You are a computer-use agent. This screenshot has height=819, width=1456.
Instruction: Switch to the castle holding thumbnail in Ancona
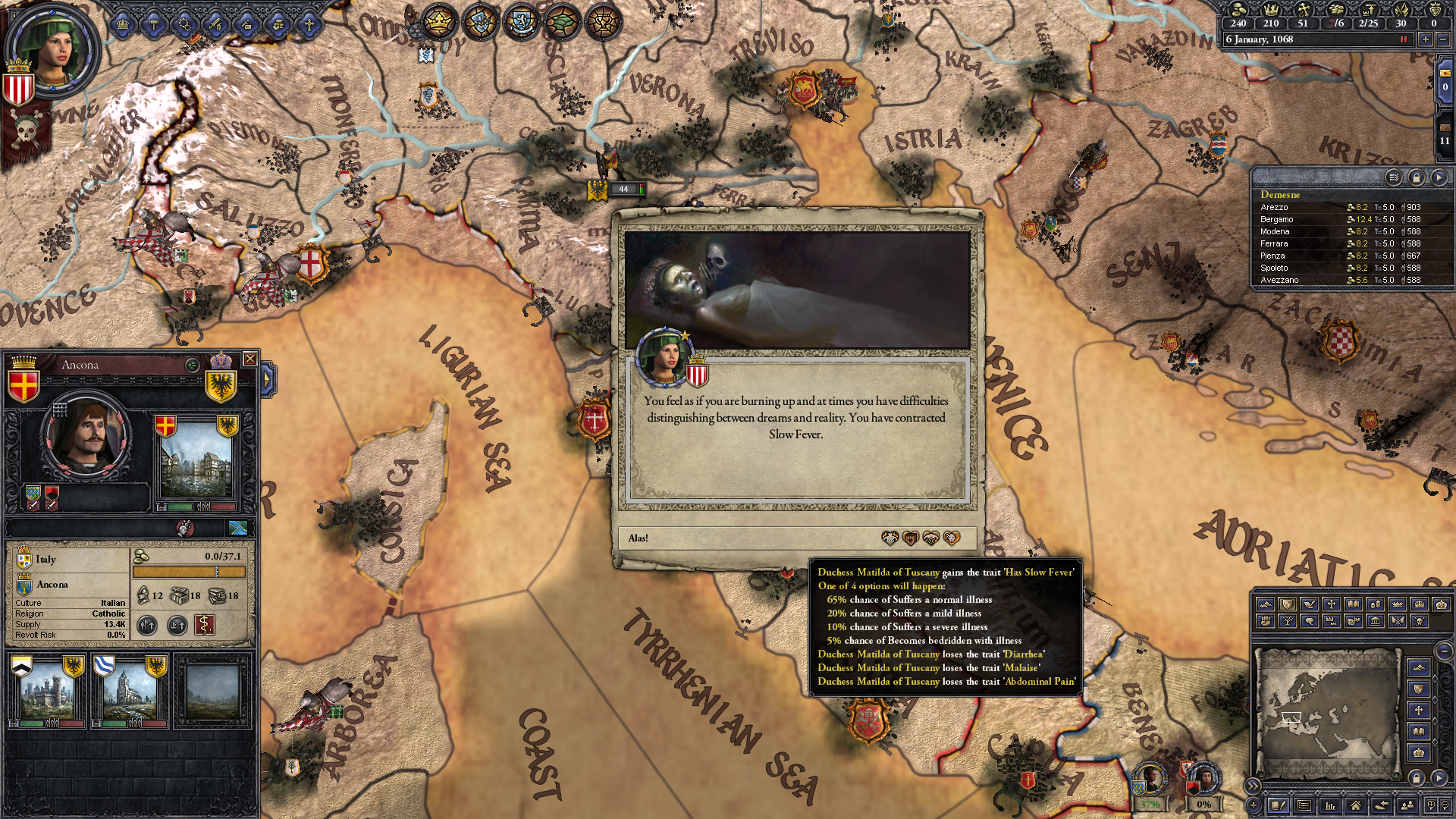[x=49, y=690]
